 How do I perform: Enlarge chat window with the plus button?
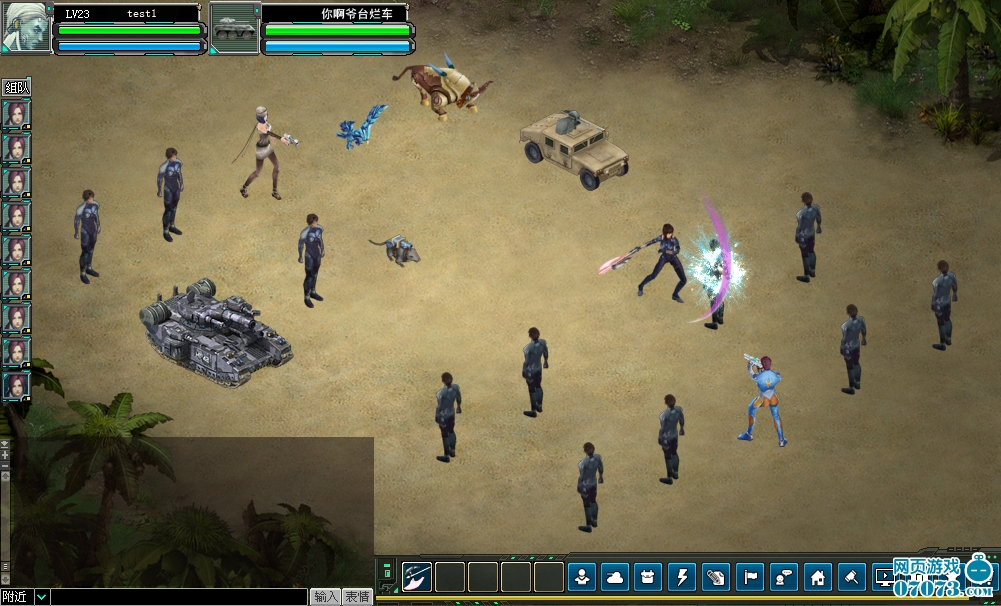click(5, 455)
